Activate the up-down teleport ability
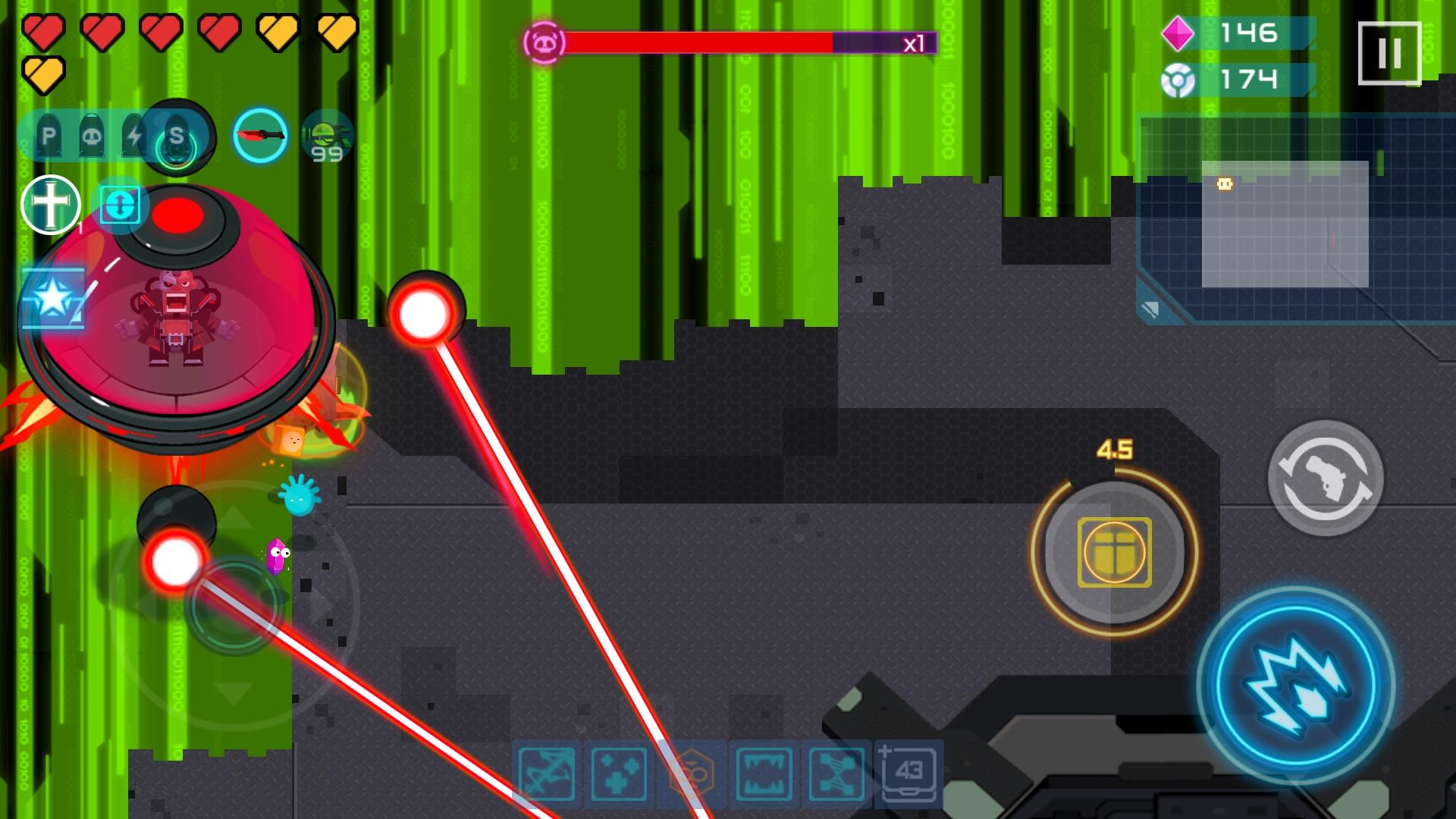Screen dimensions: 1456x819 pos(121,205)
